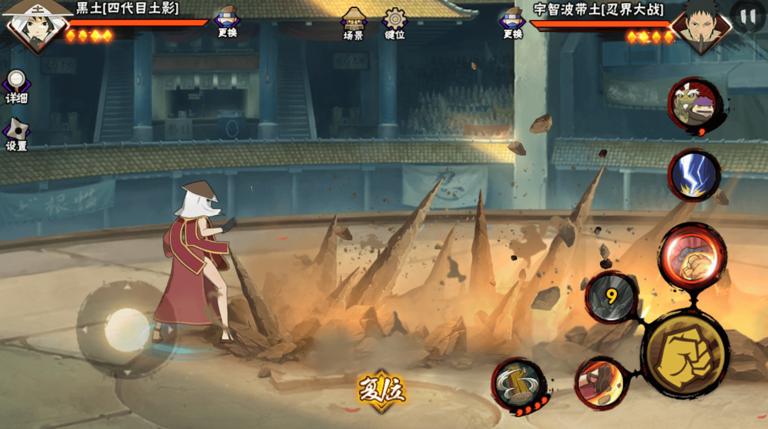Tap the skill showing cooldown 9
The height and width of the screenshot is (429, 768).
[611, 297]
